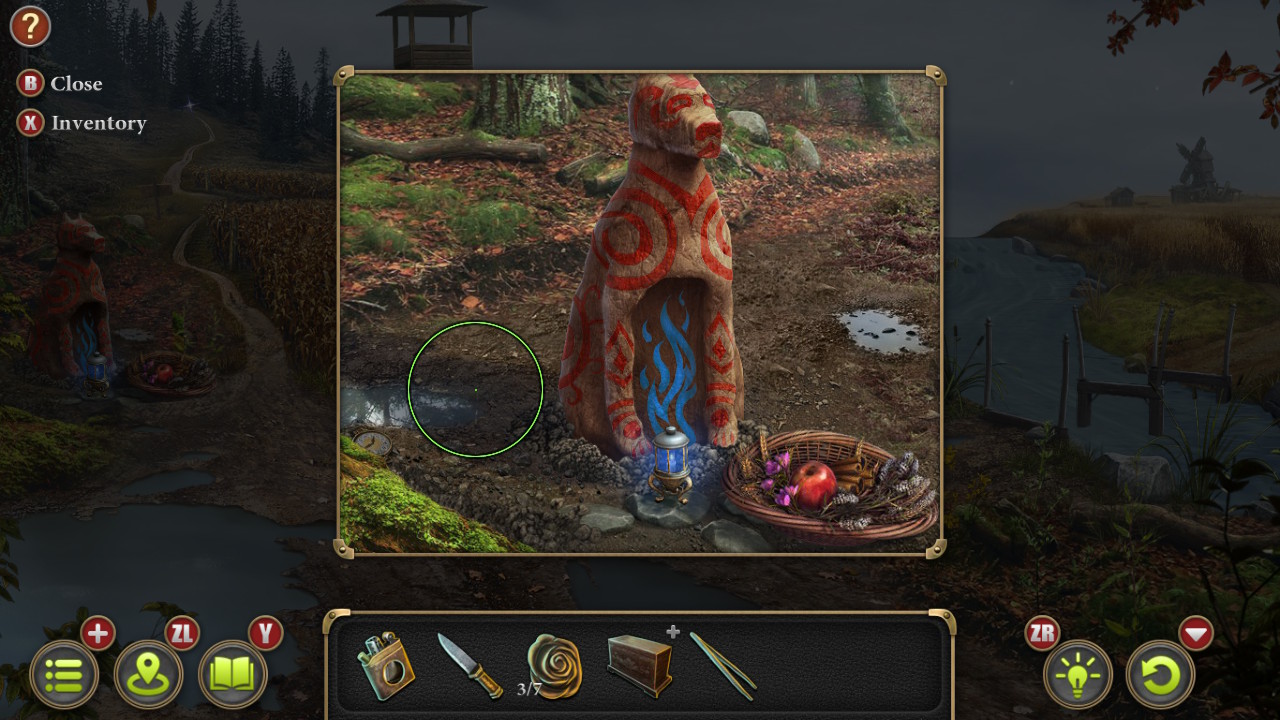The width and height of the screenshot is (1280, 720).
Task: Click the ZL badge on the map button
Action: point(180,633)
